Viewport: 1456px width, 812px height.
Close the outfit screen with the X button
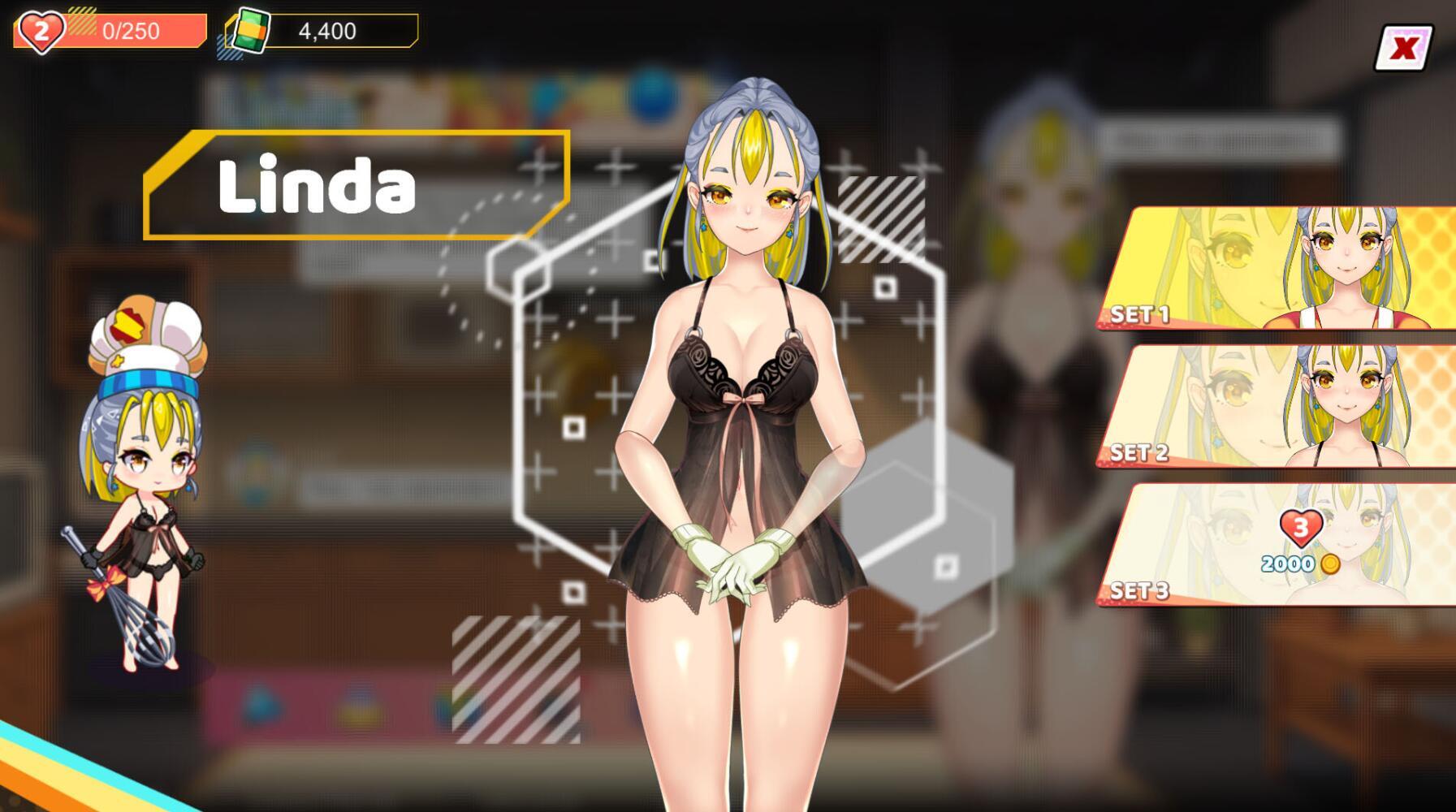point(1402,48)
